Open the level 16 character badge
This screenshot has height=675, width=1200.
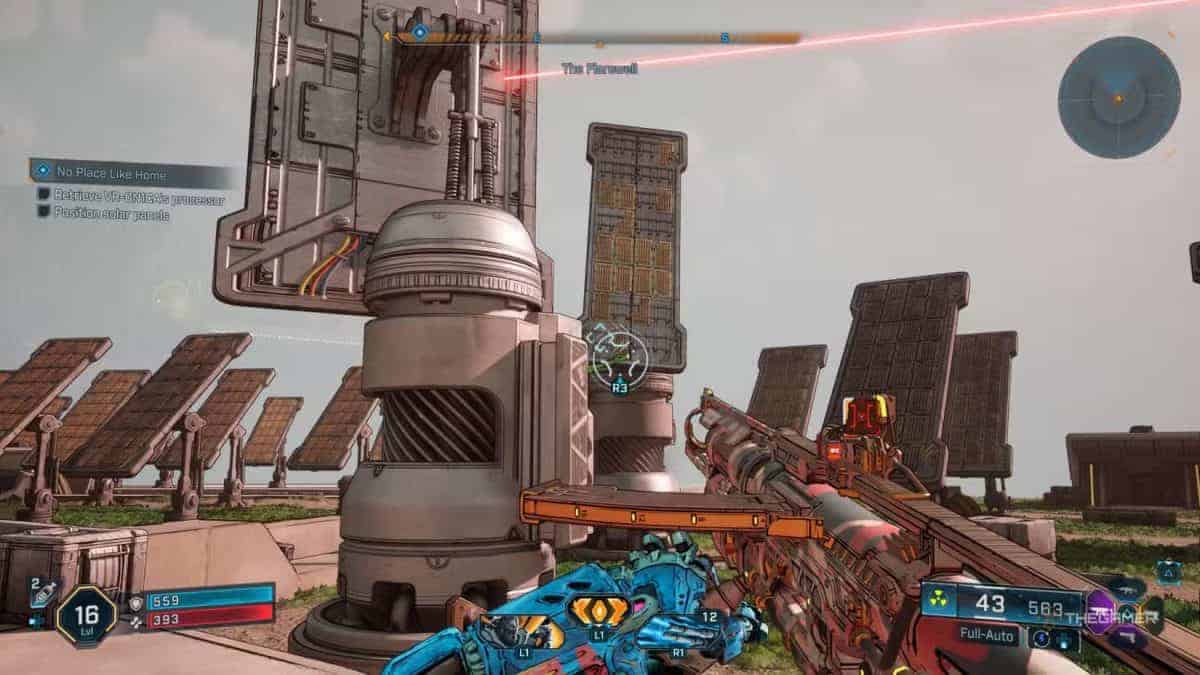pyautogui.click(x=86, y=615)
